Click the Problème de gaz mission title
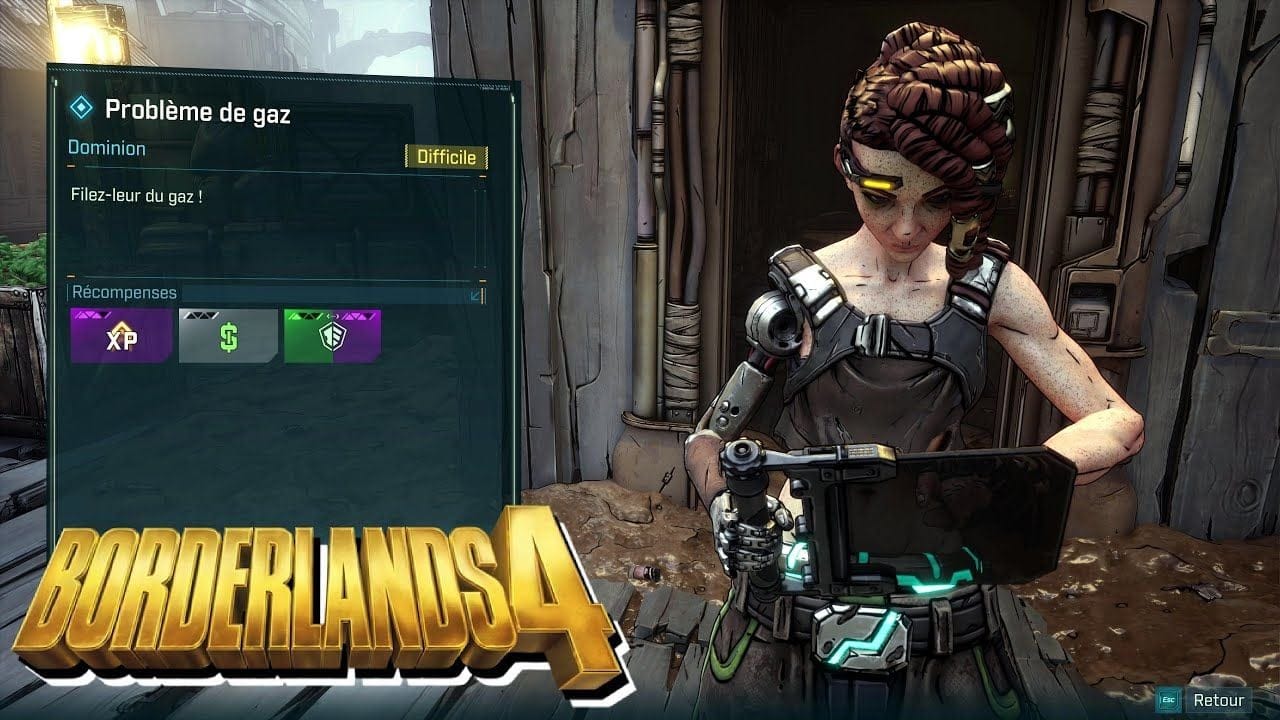Screen dimensions: 1280x720 tap(197, 112)
